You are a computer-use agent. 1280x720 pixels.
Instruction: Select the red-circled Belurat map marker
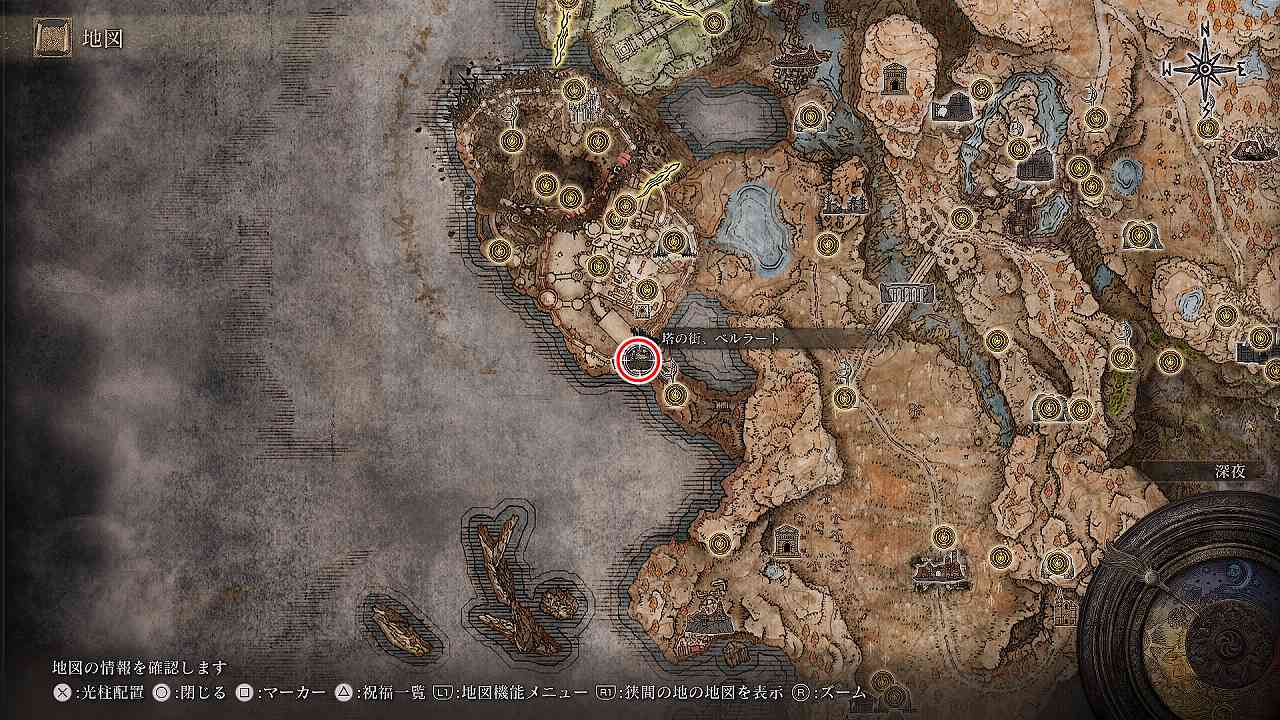tap(638, 360)
